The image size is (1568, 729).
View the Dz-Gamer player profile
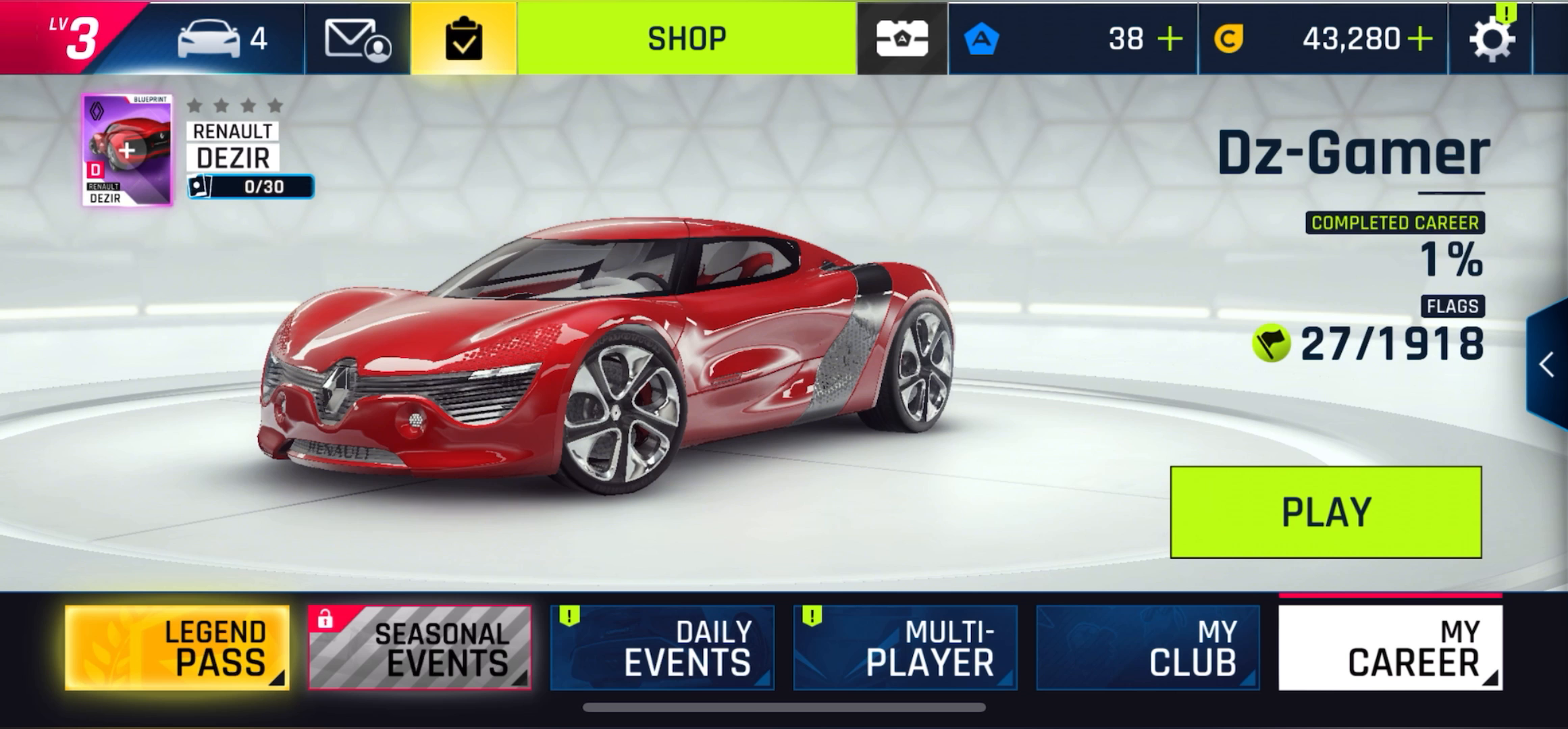point(1353,154)
